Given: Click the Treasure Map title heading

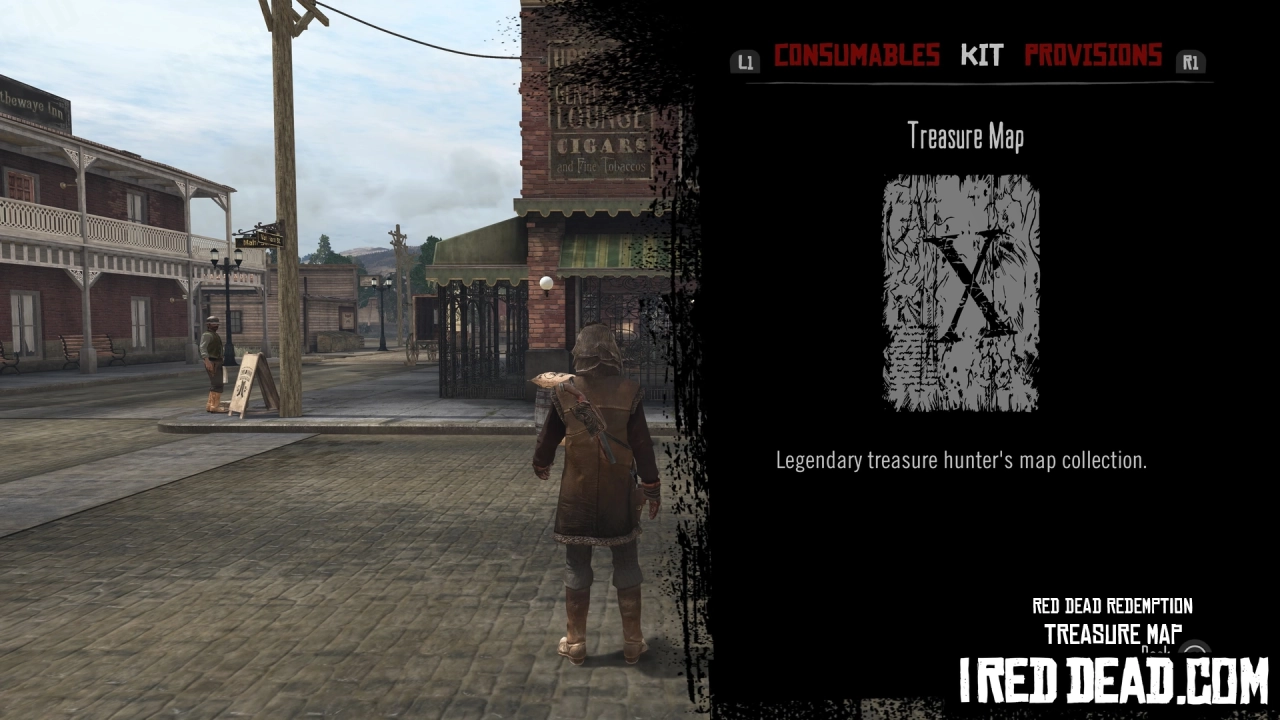Looking at the screenshot, I should tap(965, 136).
